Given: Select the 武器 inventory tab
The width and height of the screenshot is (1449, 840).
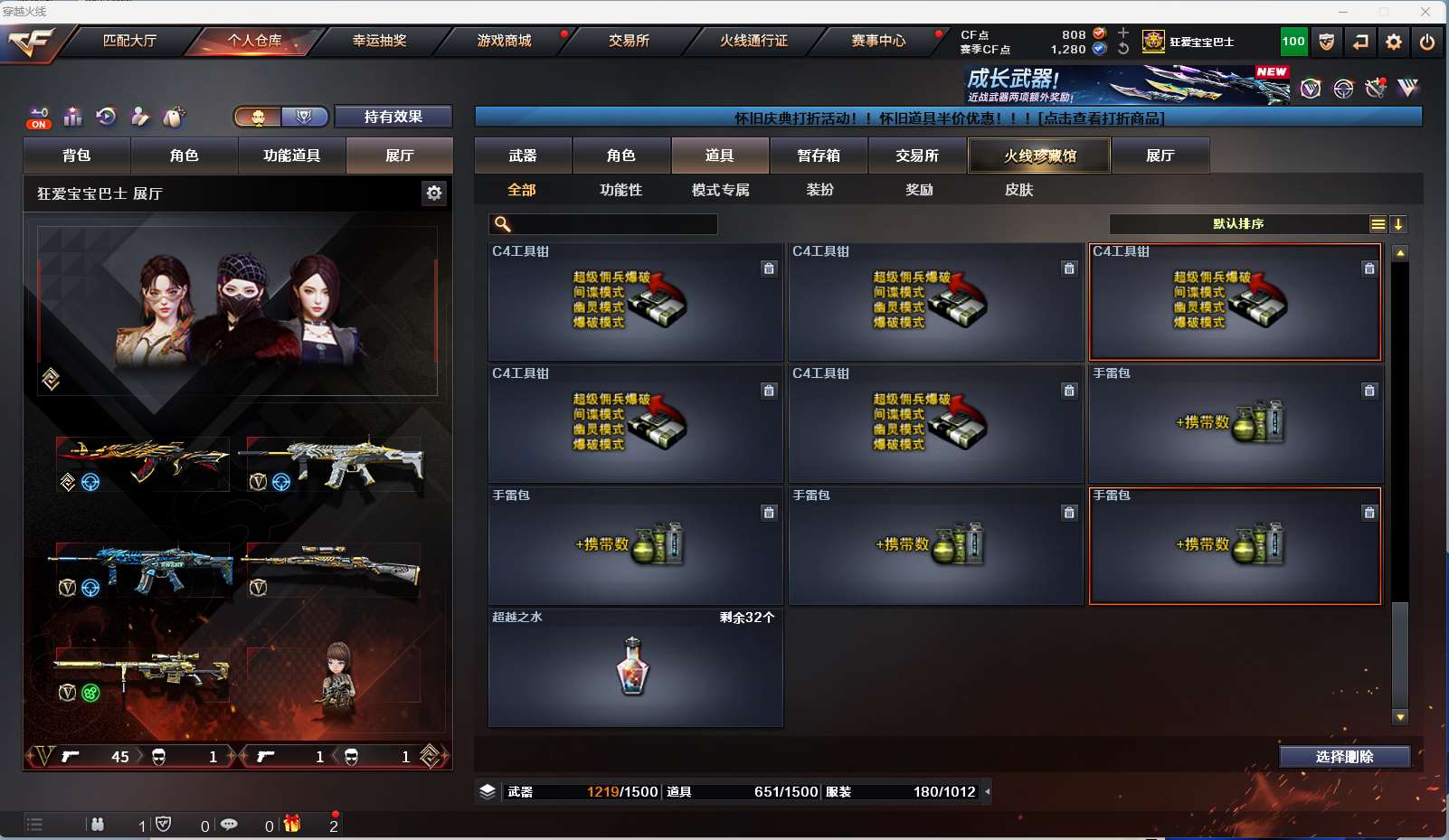Looking at the screenshot, I should point(523,156).
